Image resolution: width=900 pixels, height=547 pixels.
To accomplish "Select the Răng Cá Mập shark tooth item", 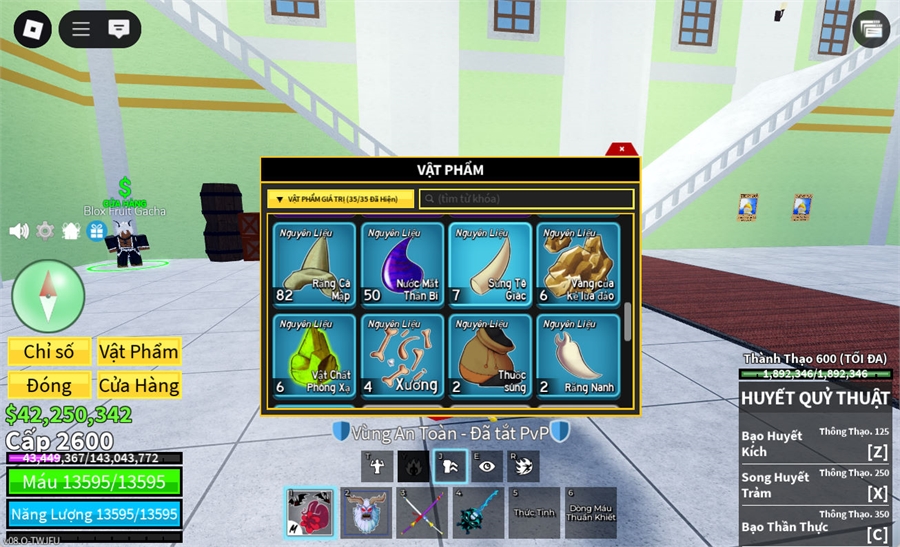I will (x=314, y=263).
